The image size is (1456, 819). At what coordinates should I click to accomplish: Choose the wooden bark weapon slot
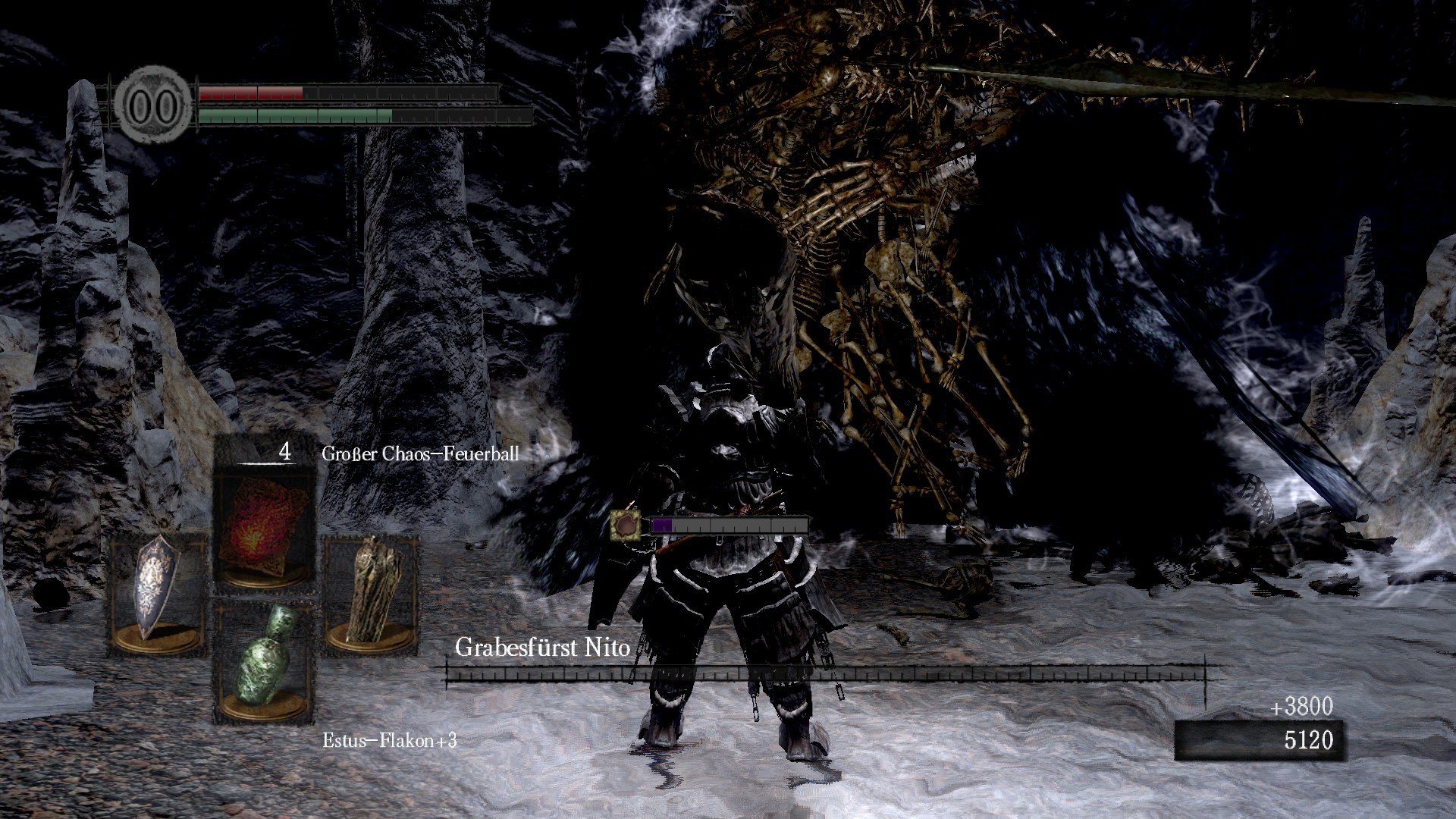coord(371,591)
